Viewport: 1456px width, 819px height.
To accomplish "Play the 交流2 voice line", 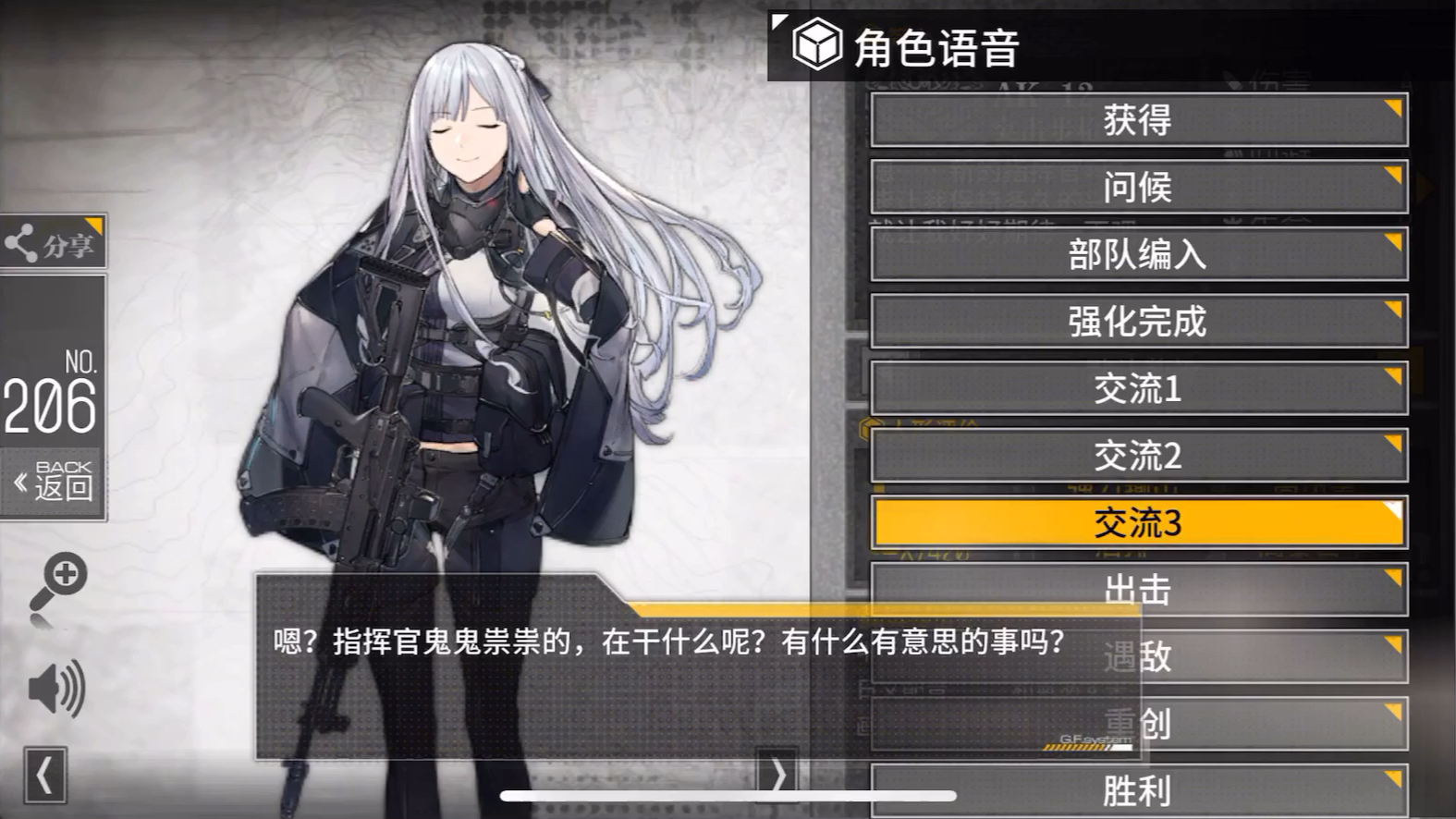I will [x=1137, y=455].
